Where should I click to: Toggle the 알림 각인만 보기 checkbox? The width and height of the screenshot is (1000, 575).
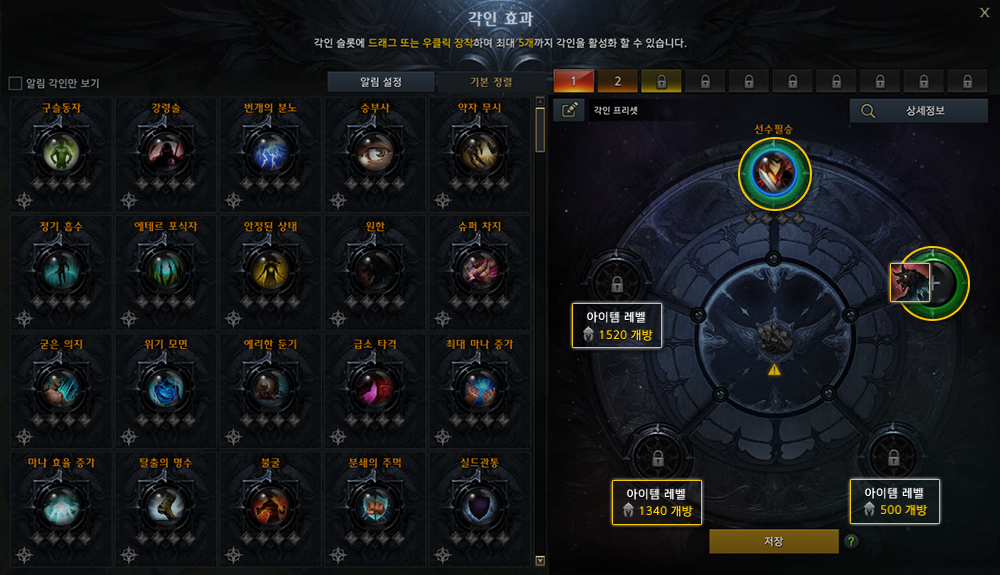click(15, 83)
